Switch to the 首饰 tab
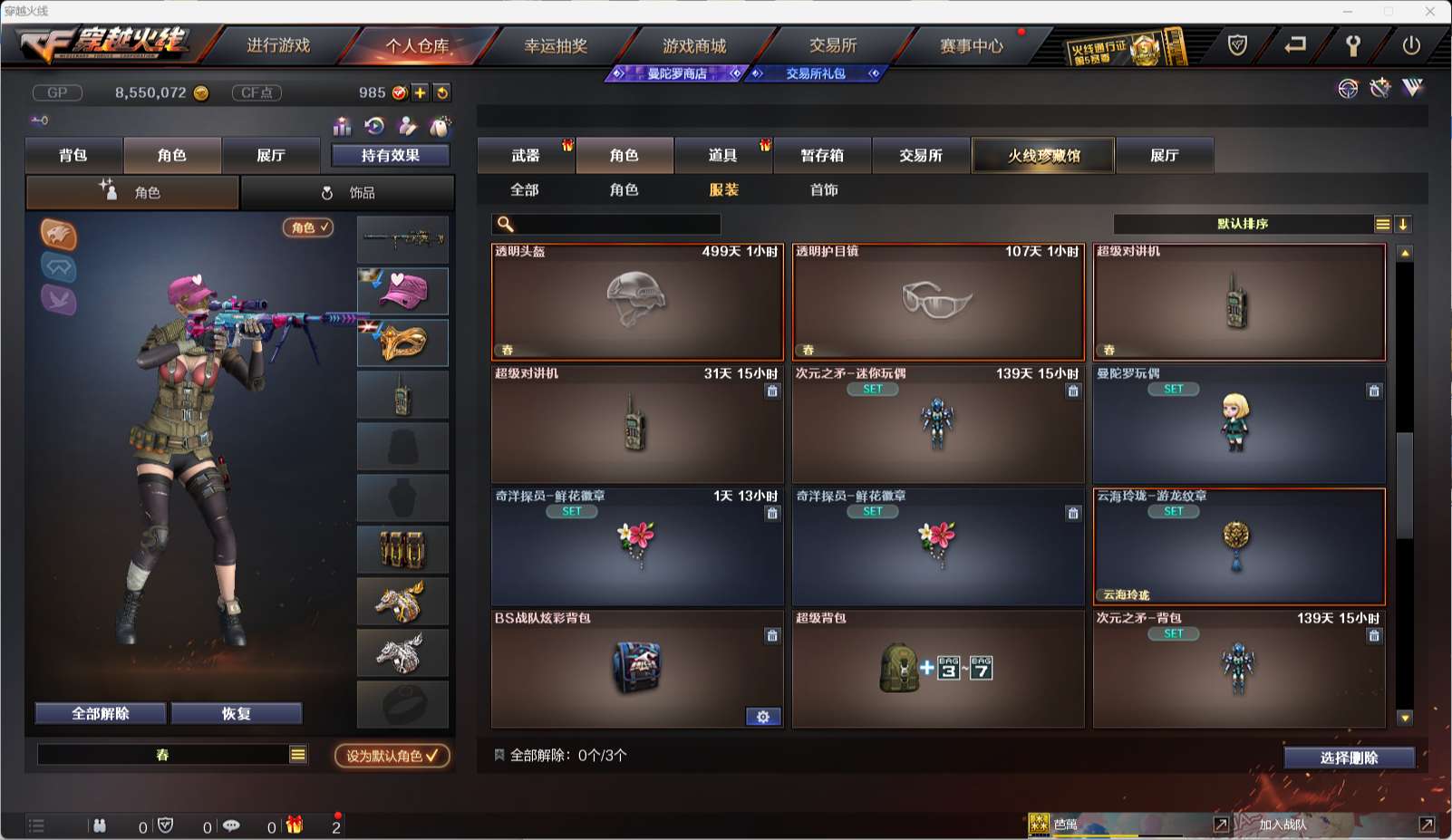The height and width of the screenshot is (840, 1452). coord(822,190)
